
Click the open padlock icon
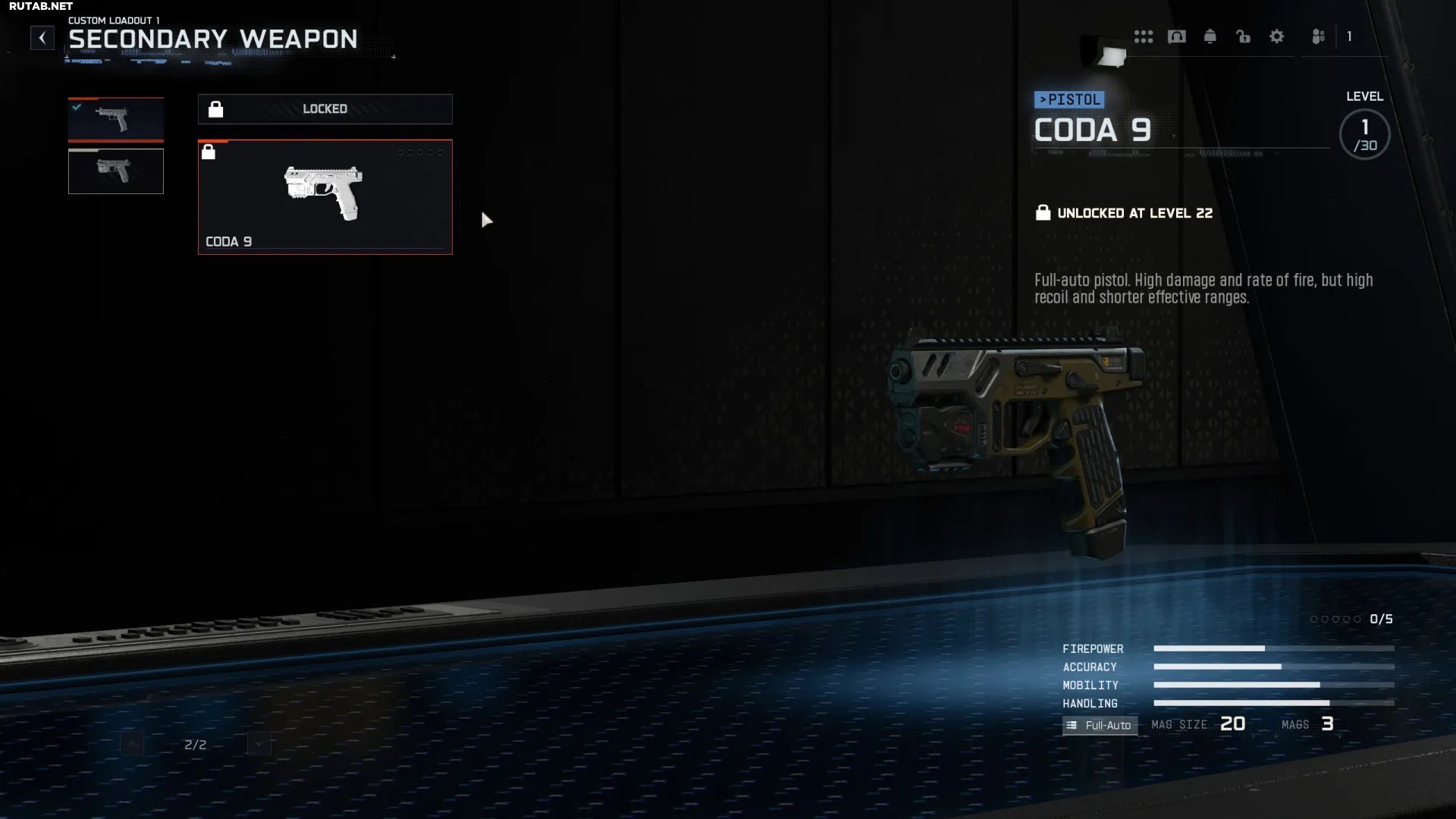tap(1243, 36)
